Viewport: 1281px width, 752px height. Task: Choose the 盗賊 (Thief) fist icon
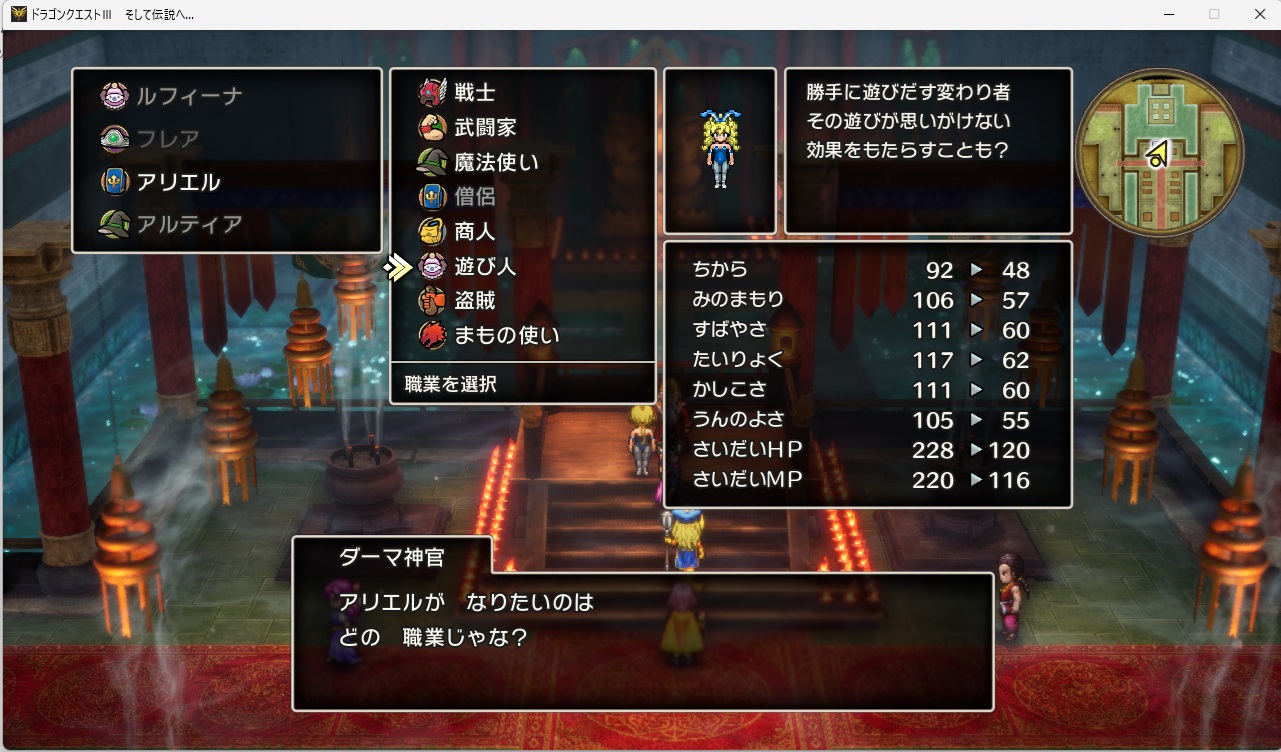tap(432, 301)
